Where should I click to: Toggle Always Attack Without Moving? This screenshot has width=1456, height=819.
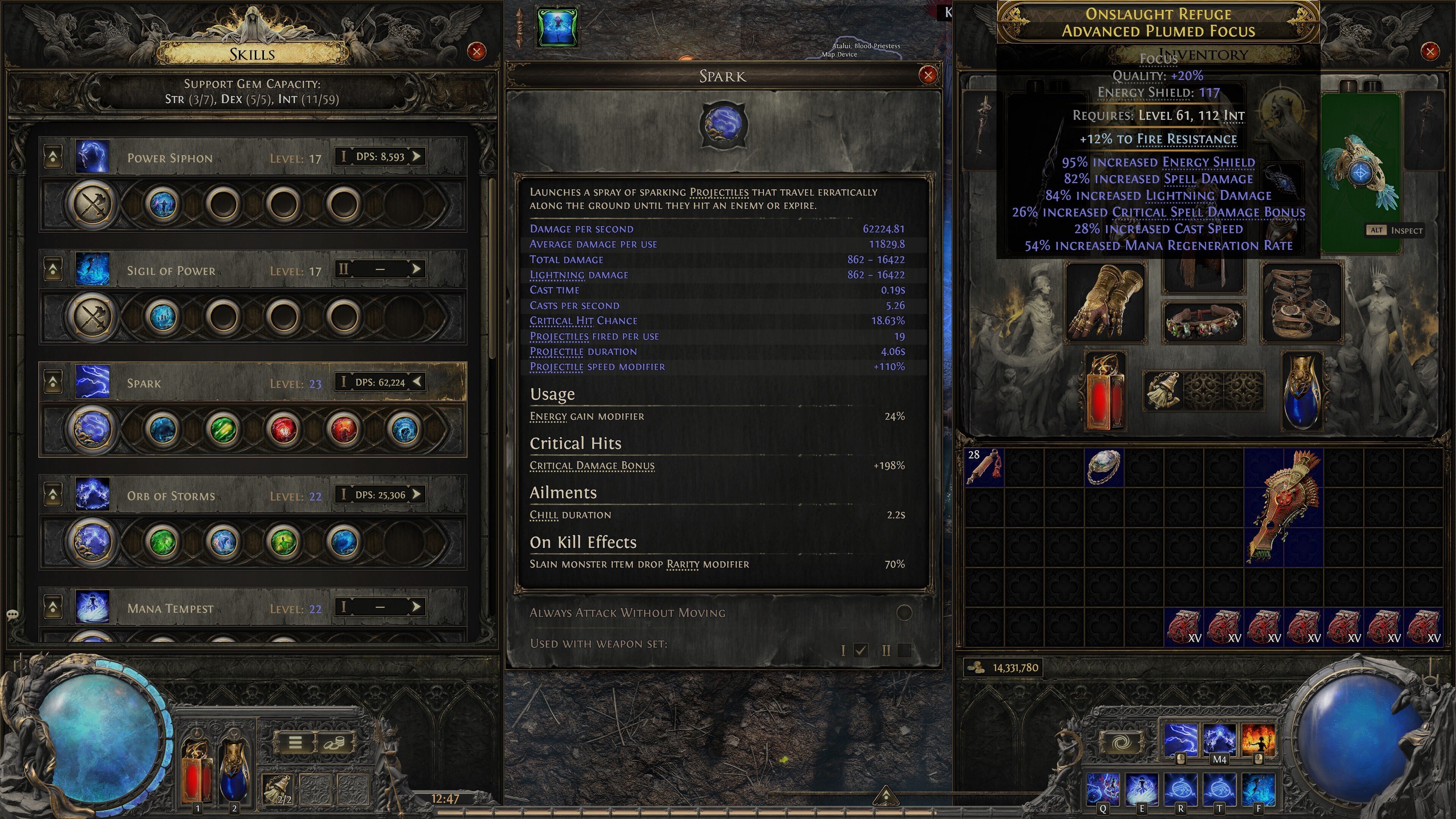coord(904,613)
